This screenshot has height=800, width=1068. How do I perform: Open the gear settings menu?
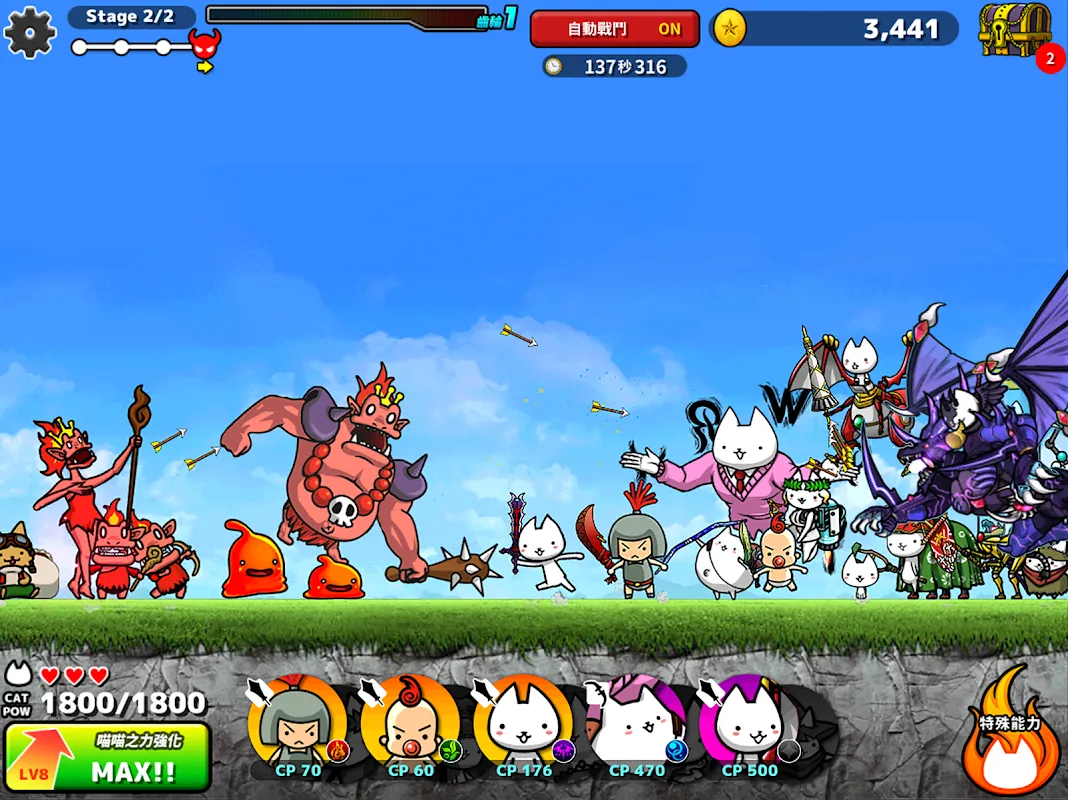tap(29, 32)
